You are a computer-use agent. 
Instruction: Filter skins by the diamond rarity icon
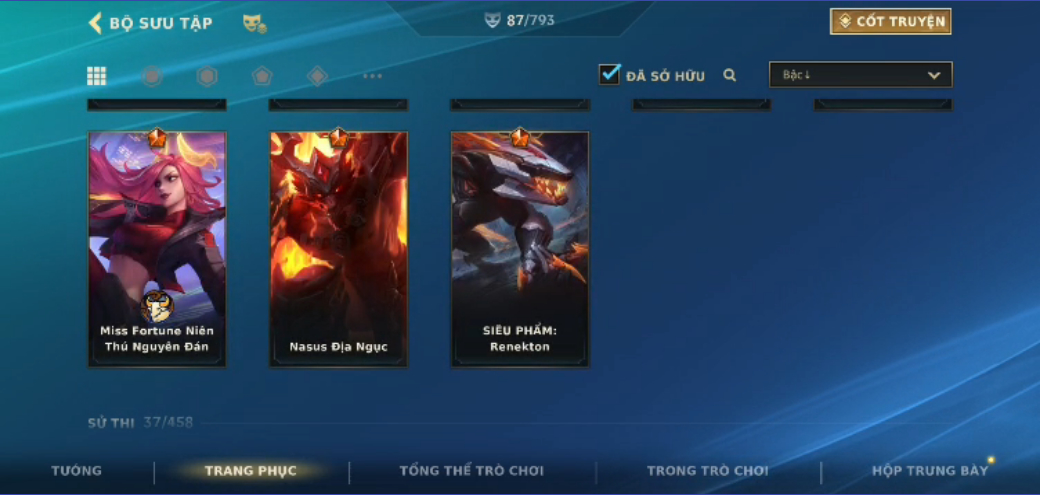(317, 76)
